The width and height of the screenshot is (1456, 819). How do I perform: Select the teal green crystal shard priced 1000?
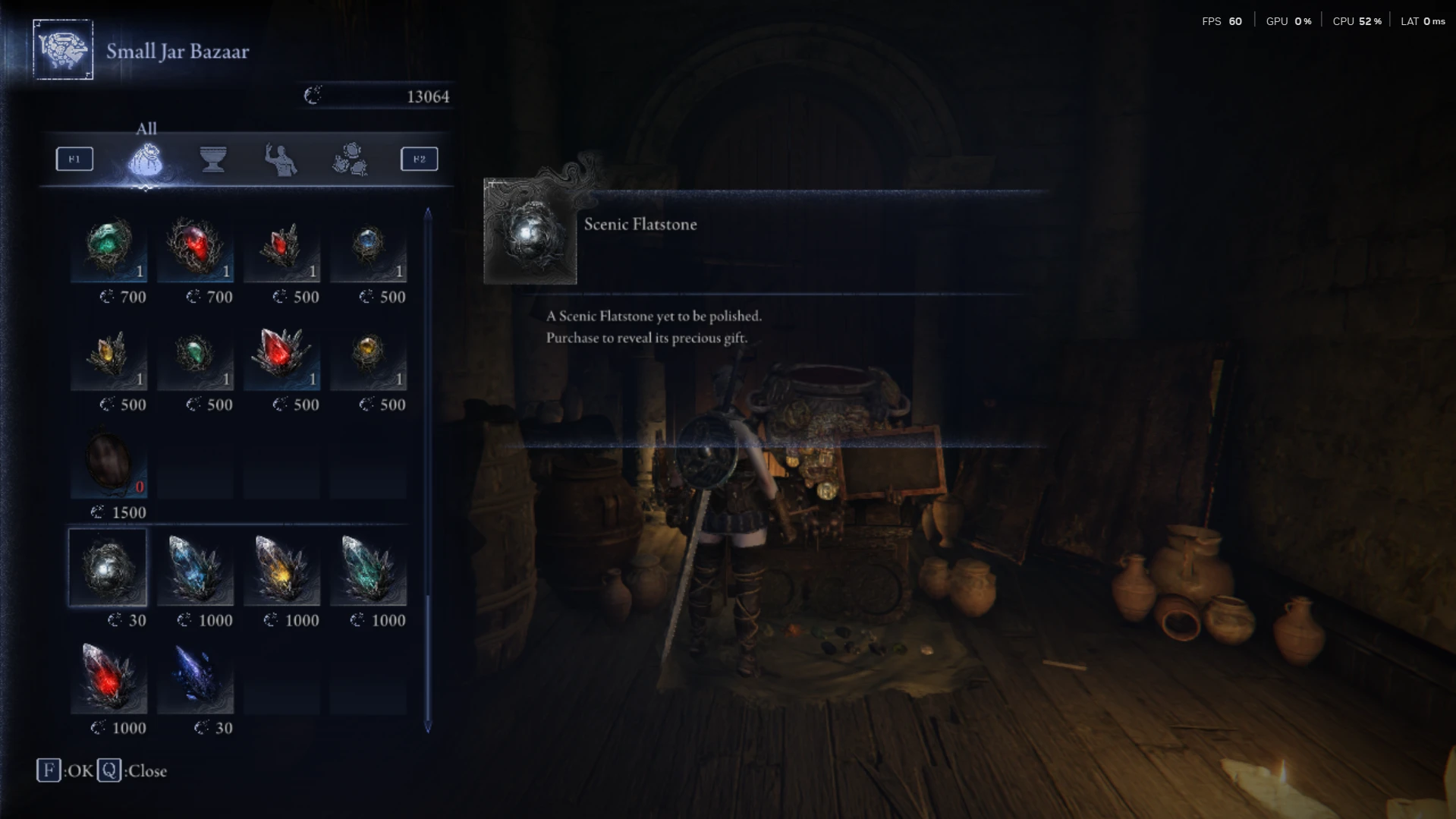coord(368,569)
